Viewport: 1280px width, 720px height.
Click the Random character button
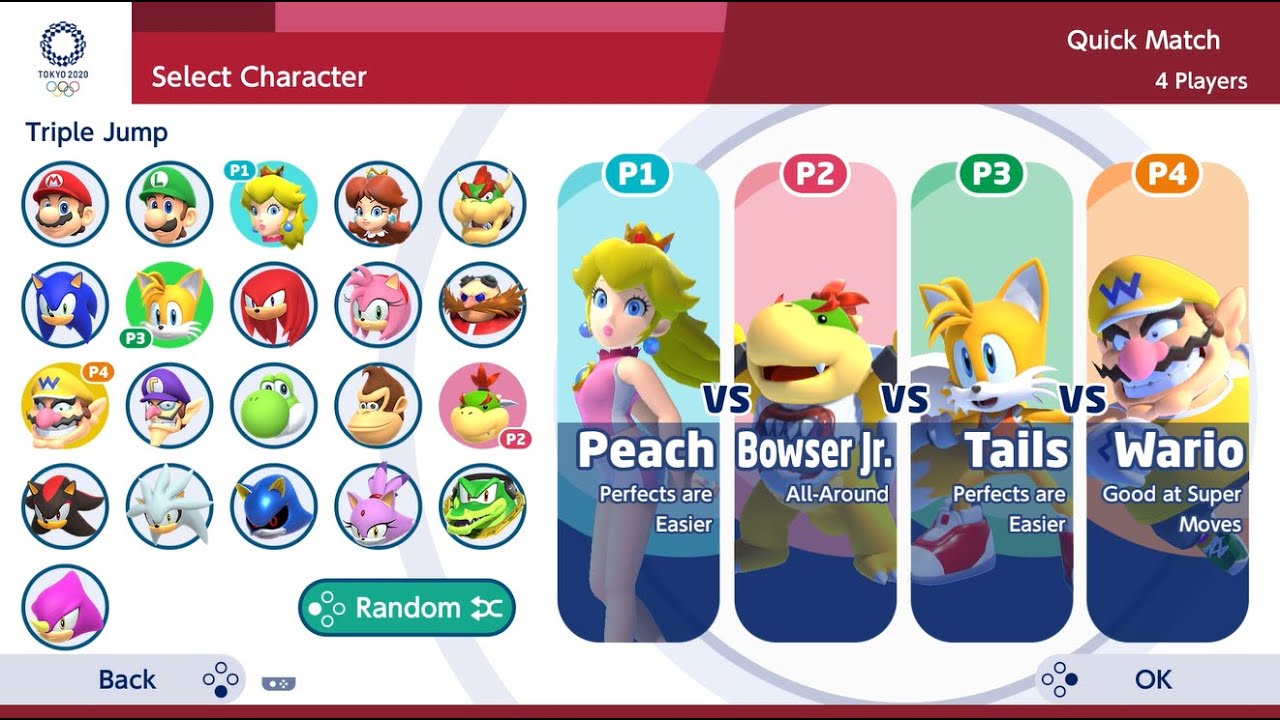407,608
